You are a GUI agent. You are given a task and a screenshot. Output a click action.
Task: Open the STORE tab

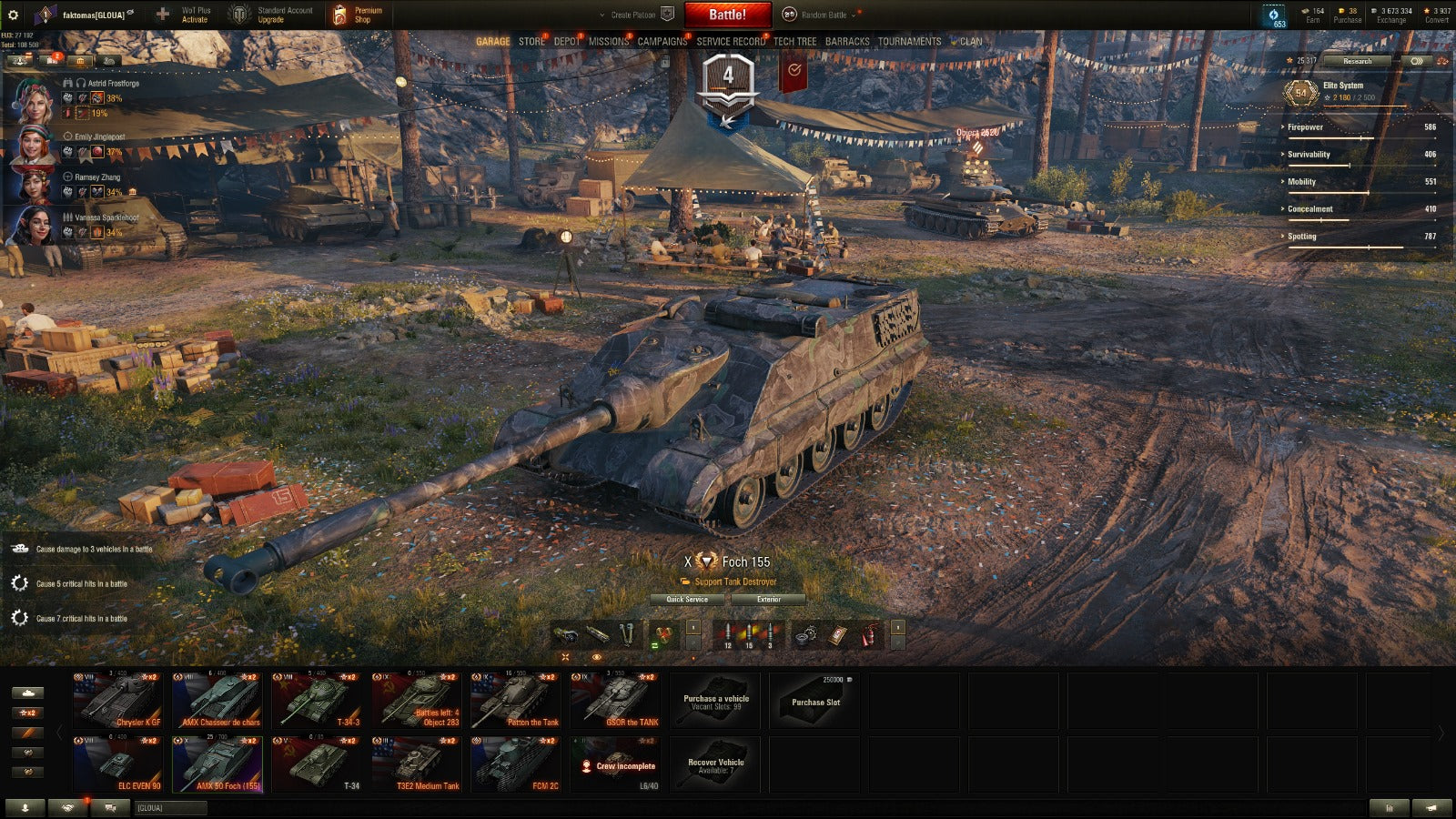(x=531, y=42)
